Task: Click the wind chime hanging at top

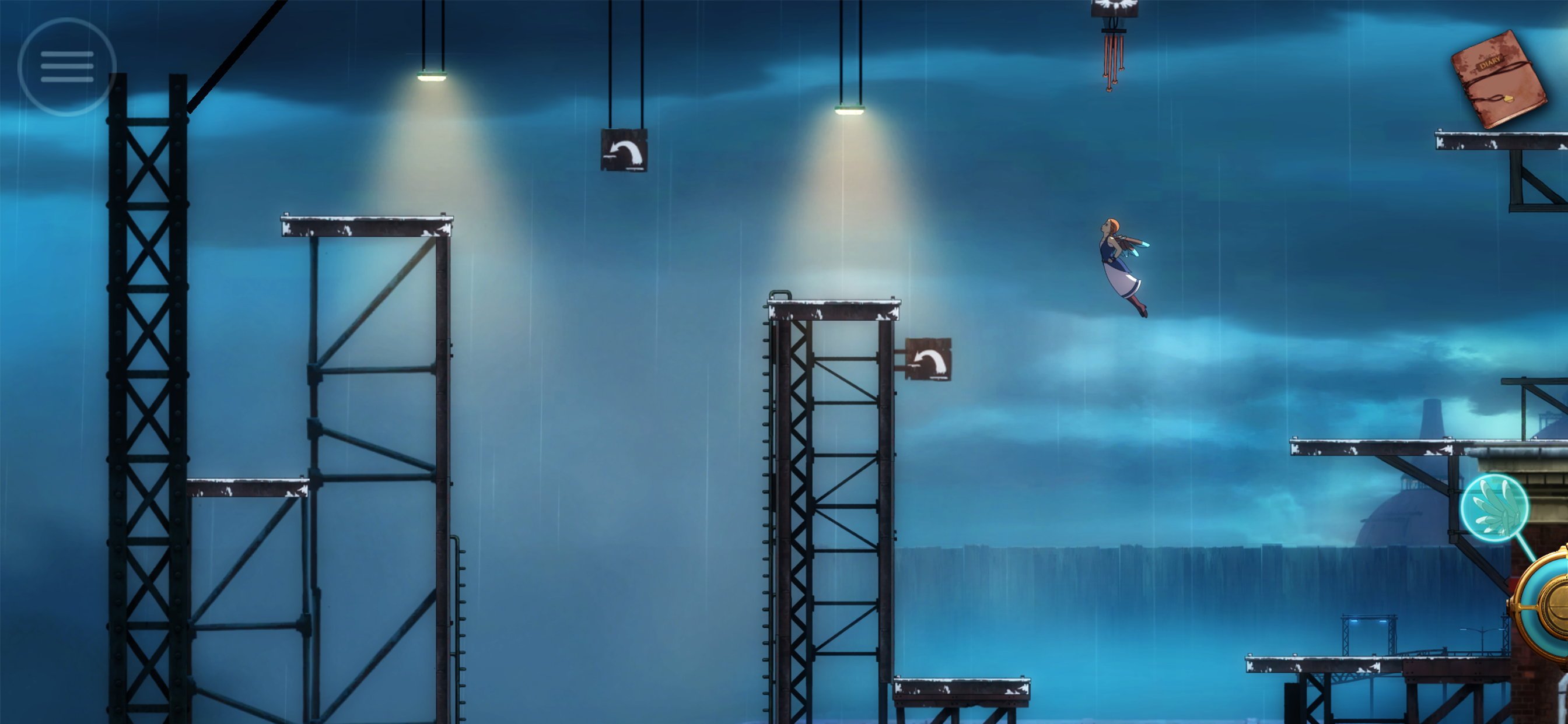Action: [1114, 45]
